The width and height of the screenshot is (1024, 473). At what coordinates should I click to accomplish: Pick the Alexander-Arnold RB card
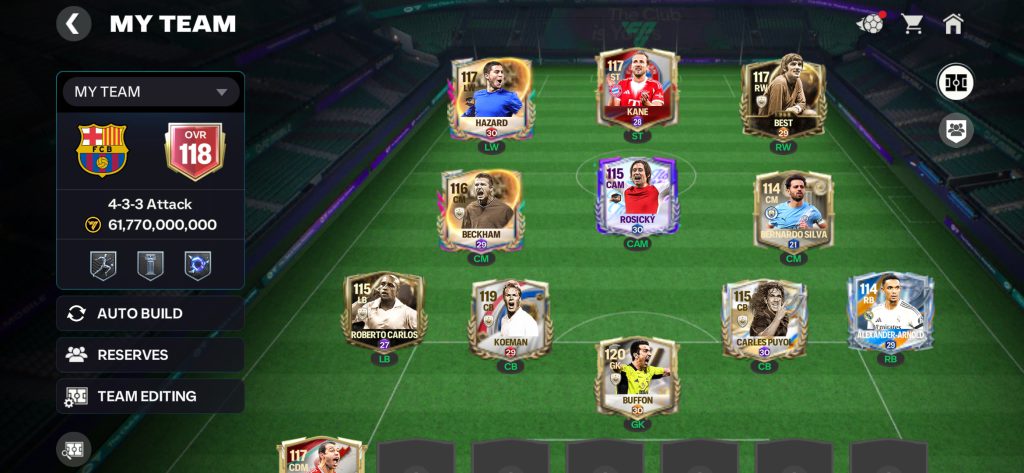[890, 312]
